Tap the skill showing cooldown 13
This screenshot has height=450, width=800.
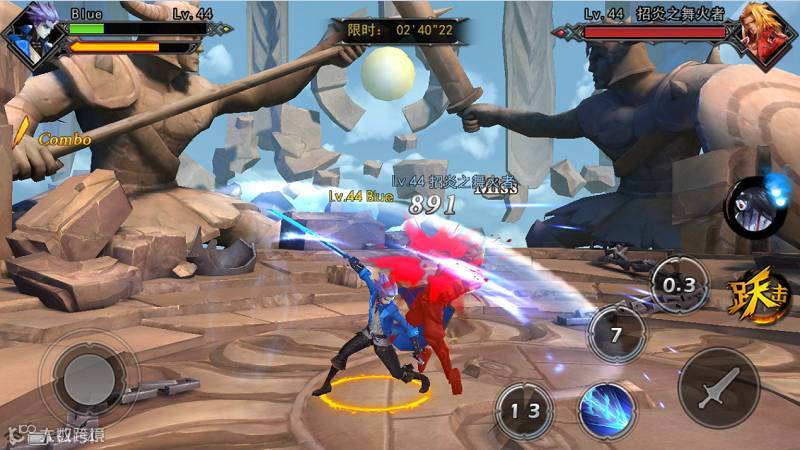click(x=524, y=411)
